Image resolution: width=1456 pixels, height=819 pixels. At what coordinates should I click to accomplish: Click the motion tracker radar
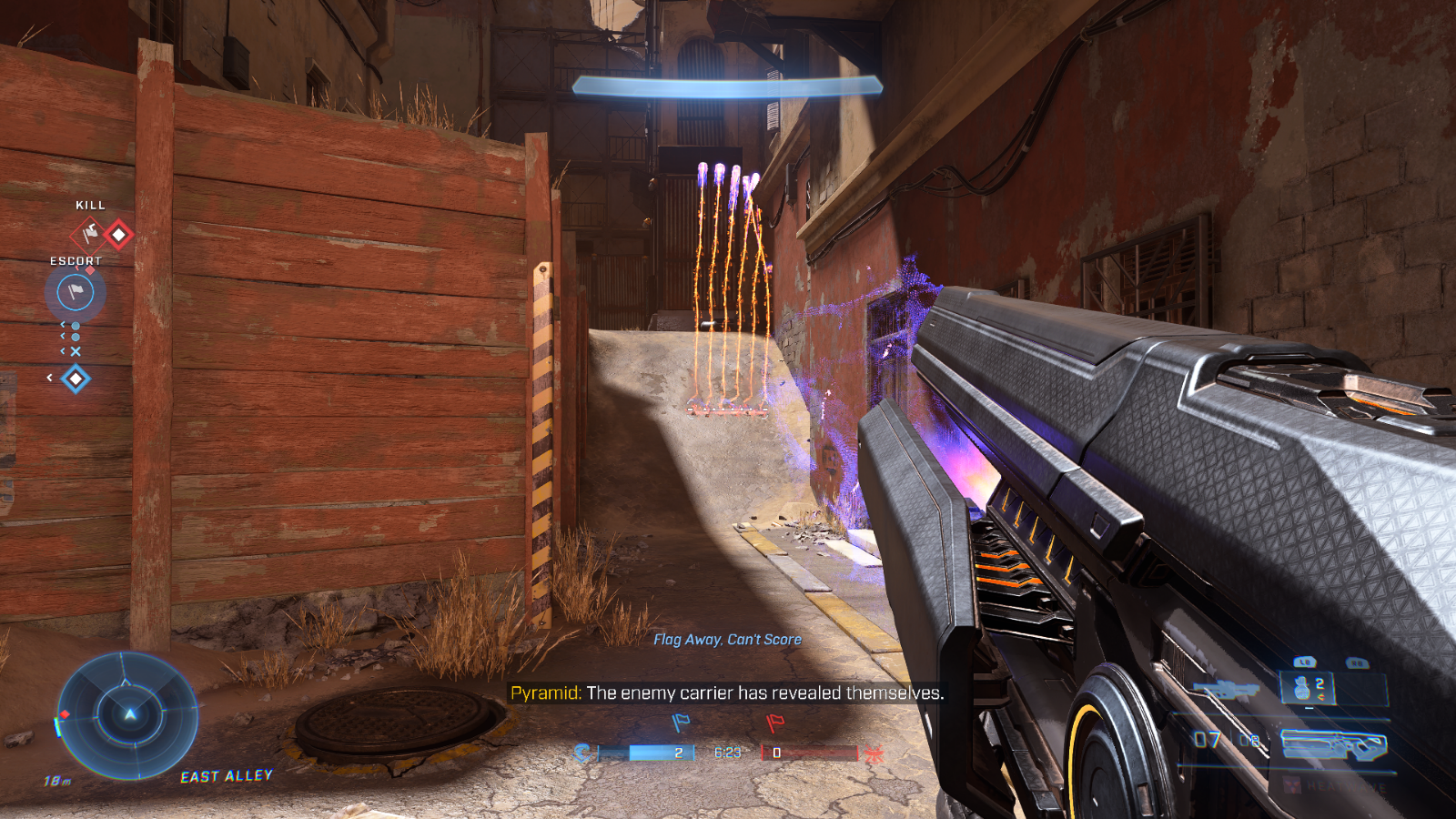128,715
